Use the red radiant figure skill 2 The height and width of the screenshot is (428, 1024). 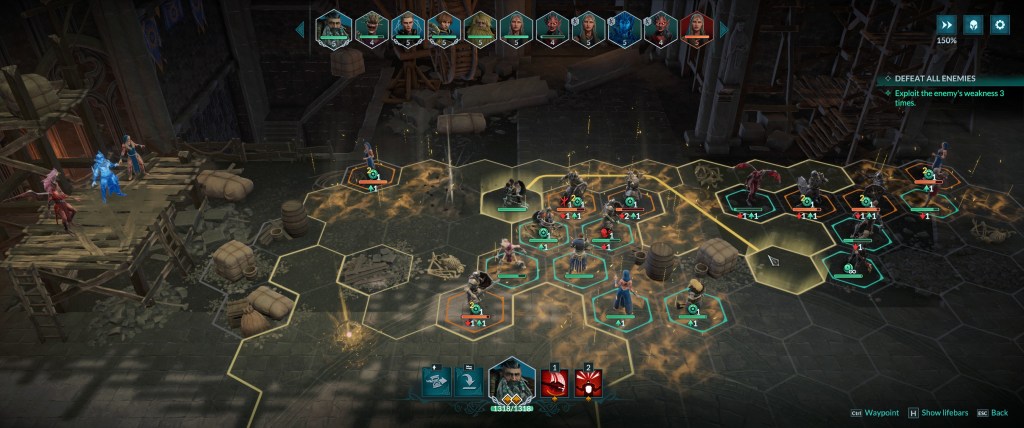tap(587, 382)
